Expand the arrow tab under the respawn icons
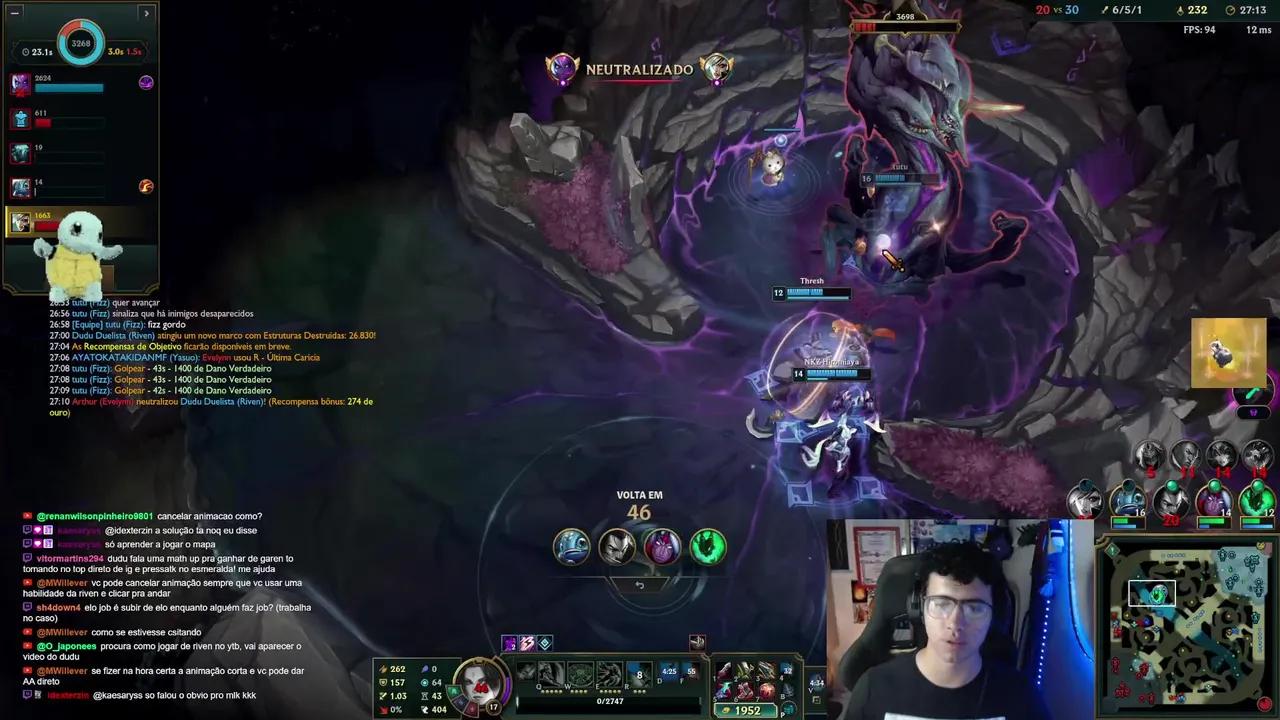The width and height of the screenshot is (1280, 720). point(640,583)
